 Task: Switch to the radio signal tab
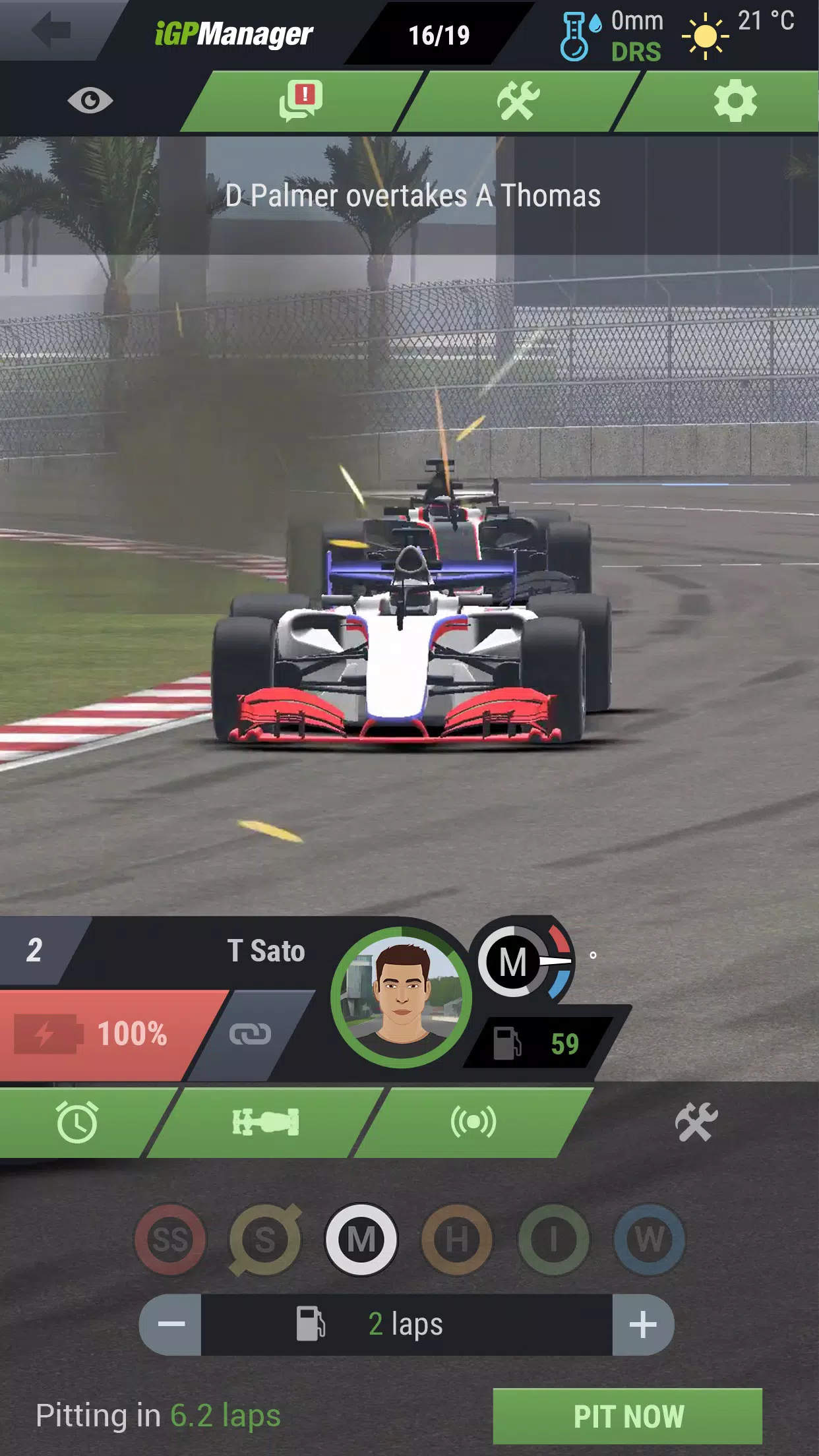coord(473,1122)
